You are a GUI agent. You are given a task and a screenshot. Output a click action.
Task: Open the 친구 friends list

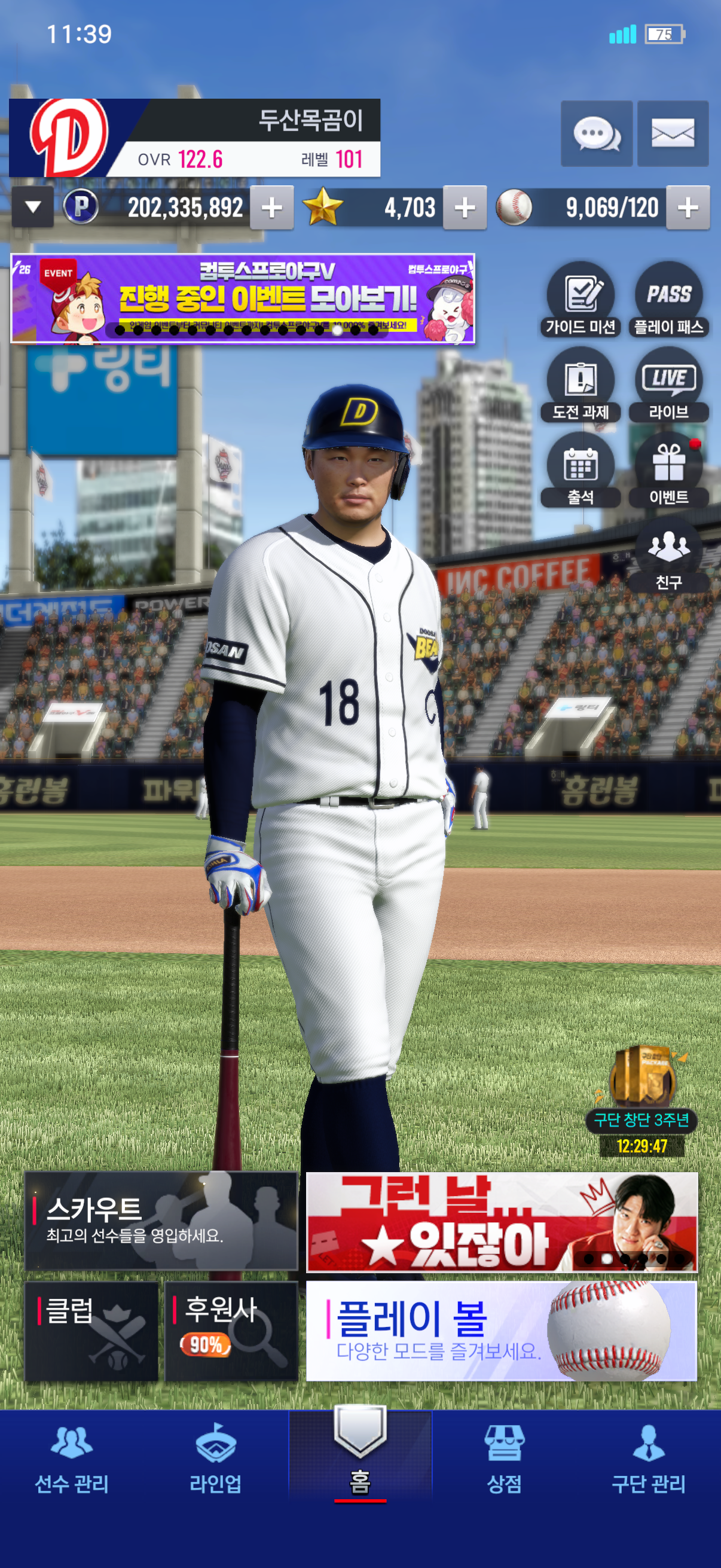(x=668, y=555)
